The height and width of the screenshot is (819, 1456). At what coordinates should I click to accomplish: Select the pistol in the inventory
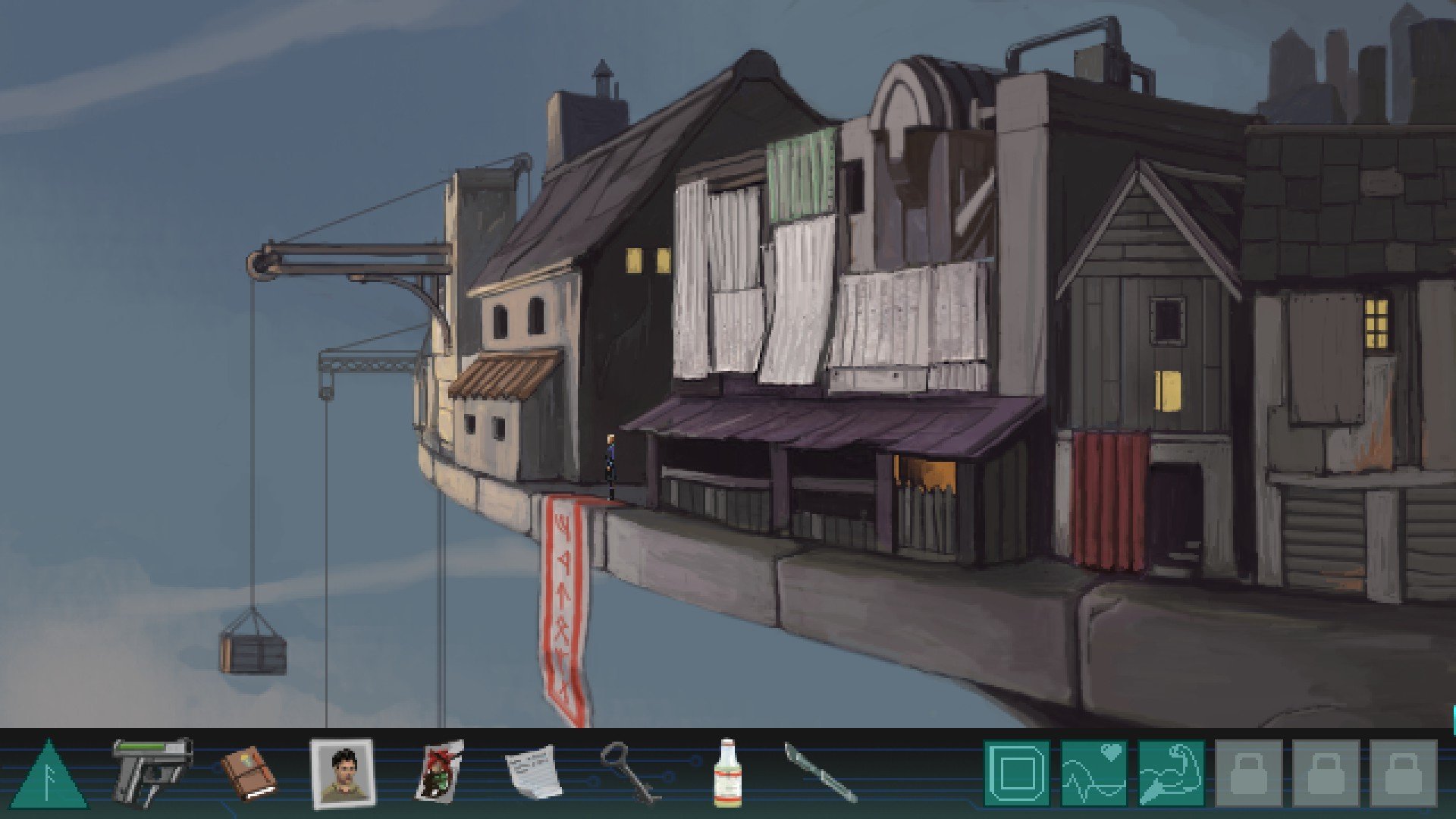coord(152,771)
